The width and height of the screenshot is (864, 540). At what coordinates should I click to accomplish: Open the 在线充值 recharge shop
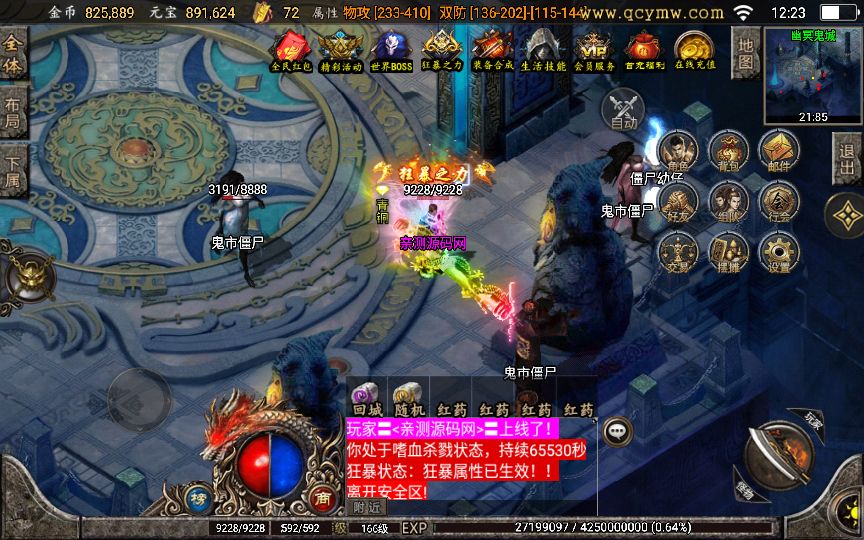click(694, 49)
